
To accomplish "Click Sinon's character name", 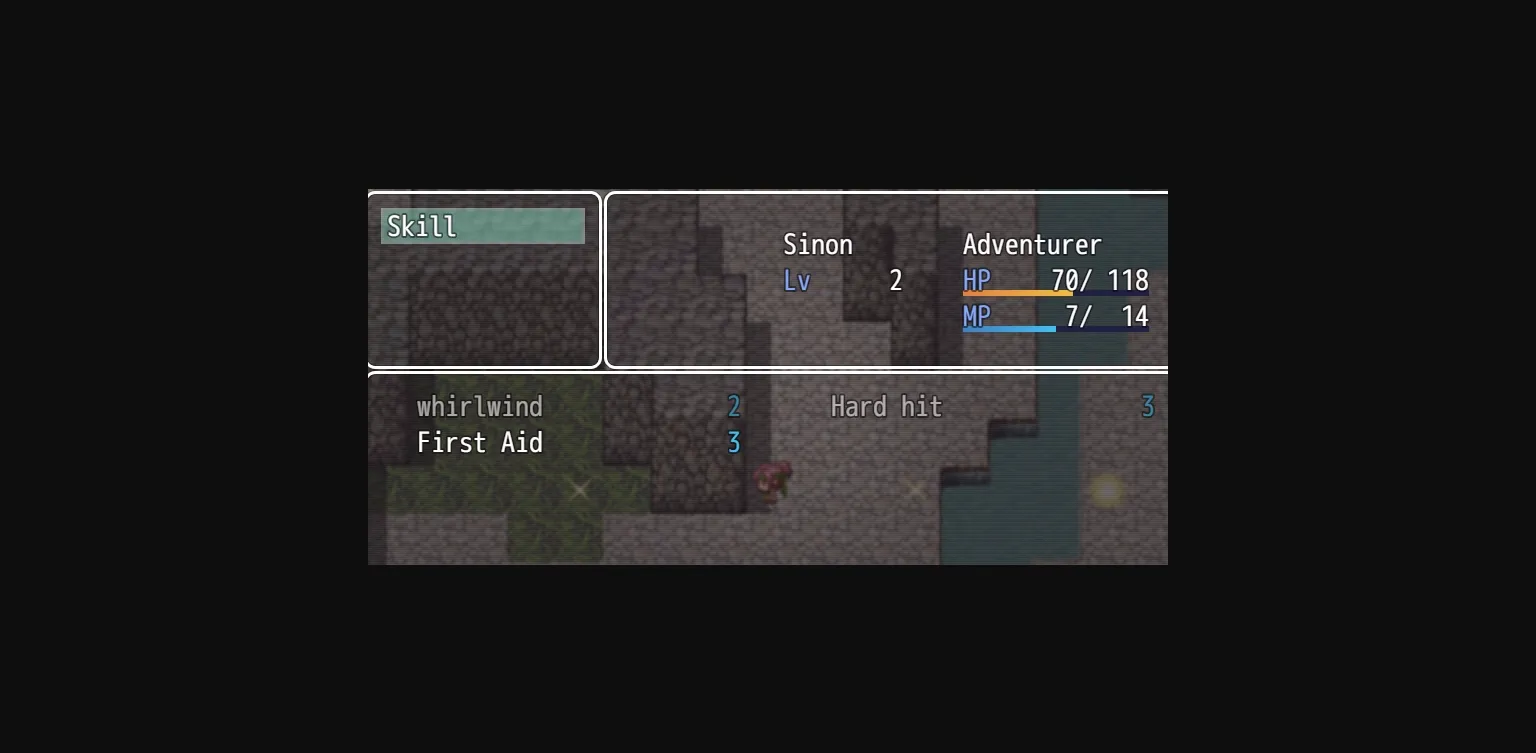I will tap(818, 245).
